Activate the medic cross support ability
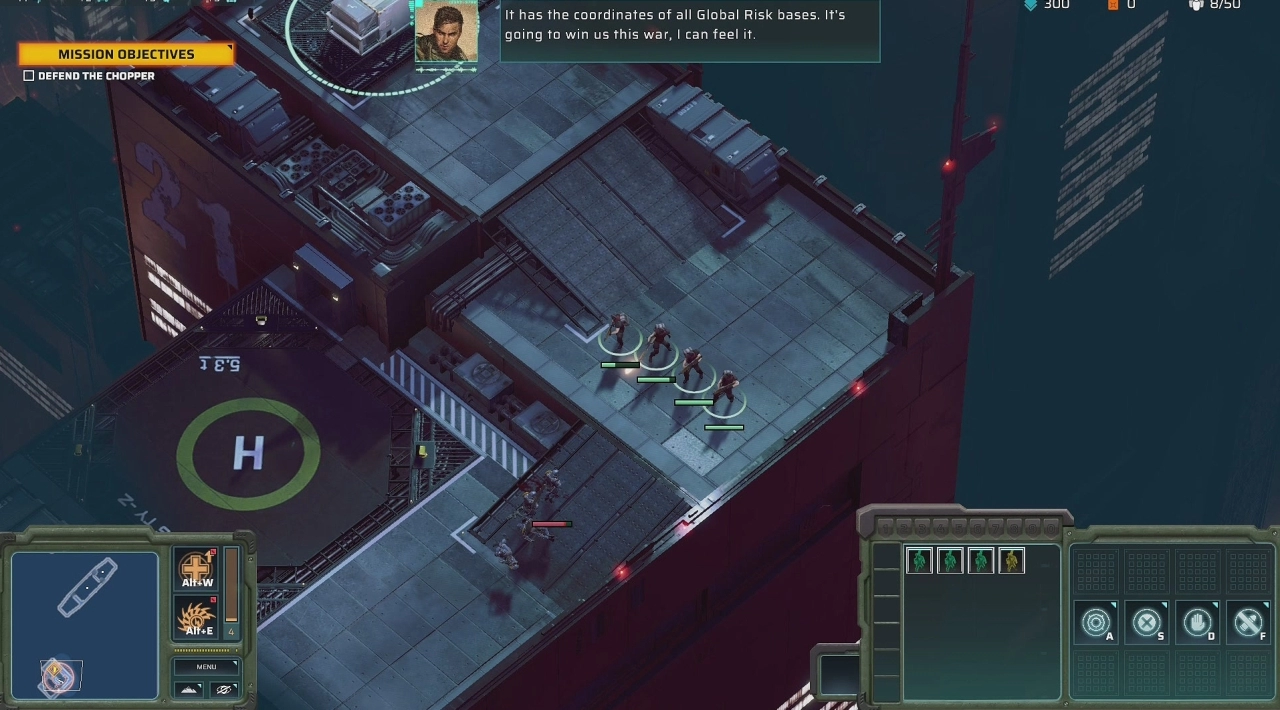 pos(197,568)
